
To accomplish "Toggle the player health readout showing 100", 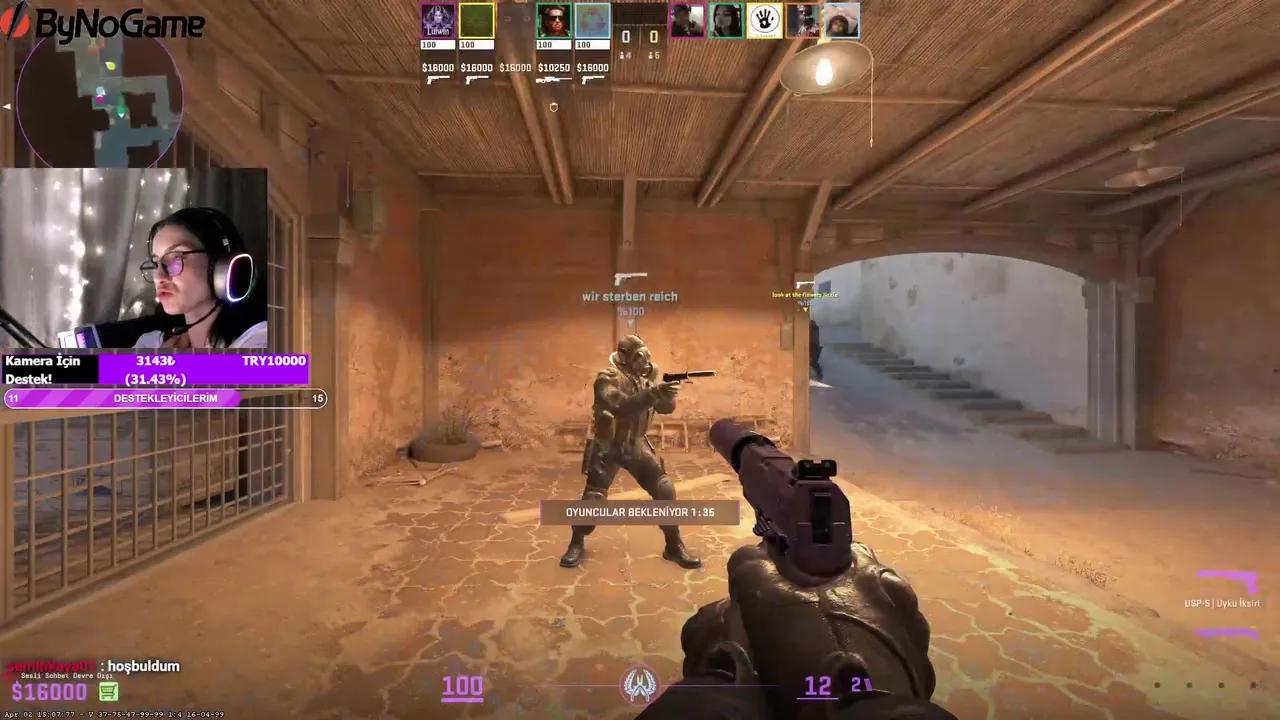I will click(x=461, y=686).
